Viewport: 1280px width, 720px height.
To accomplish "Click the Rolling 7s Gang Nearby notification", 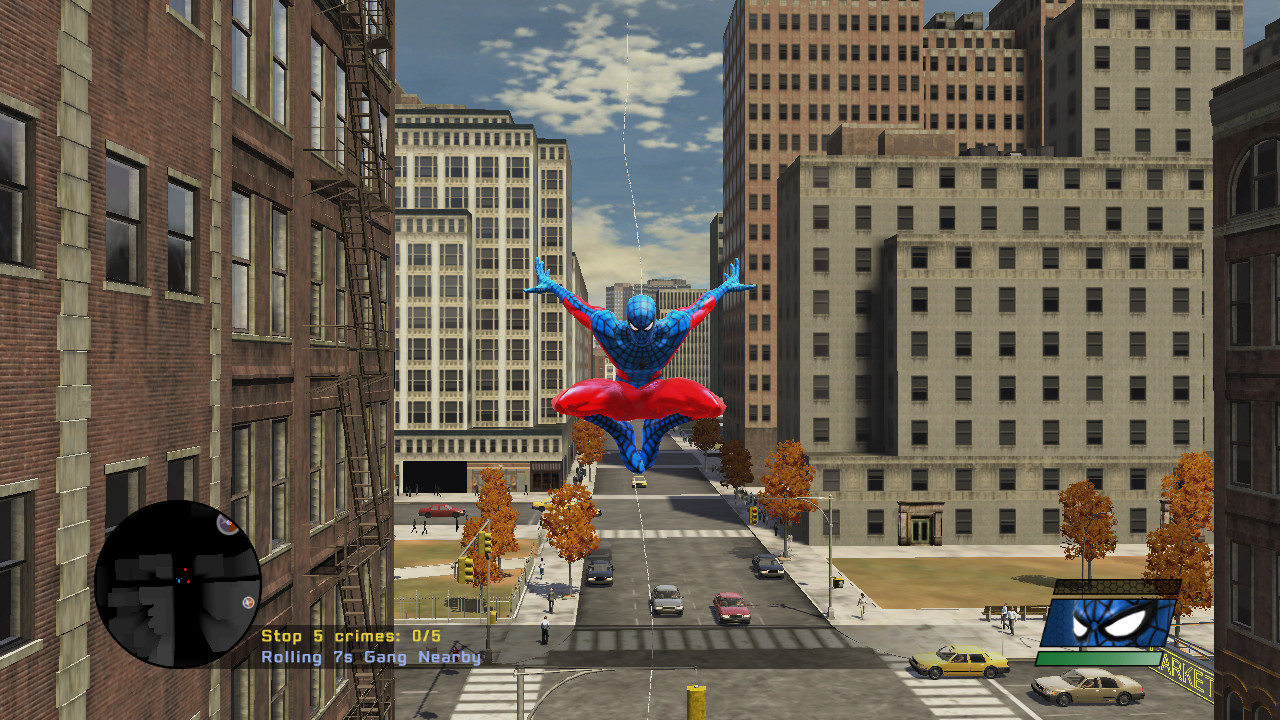I will pos(370,658).
